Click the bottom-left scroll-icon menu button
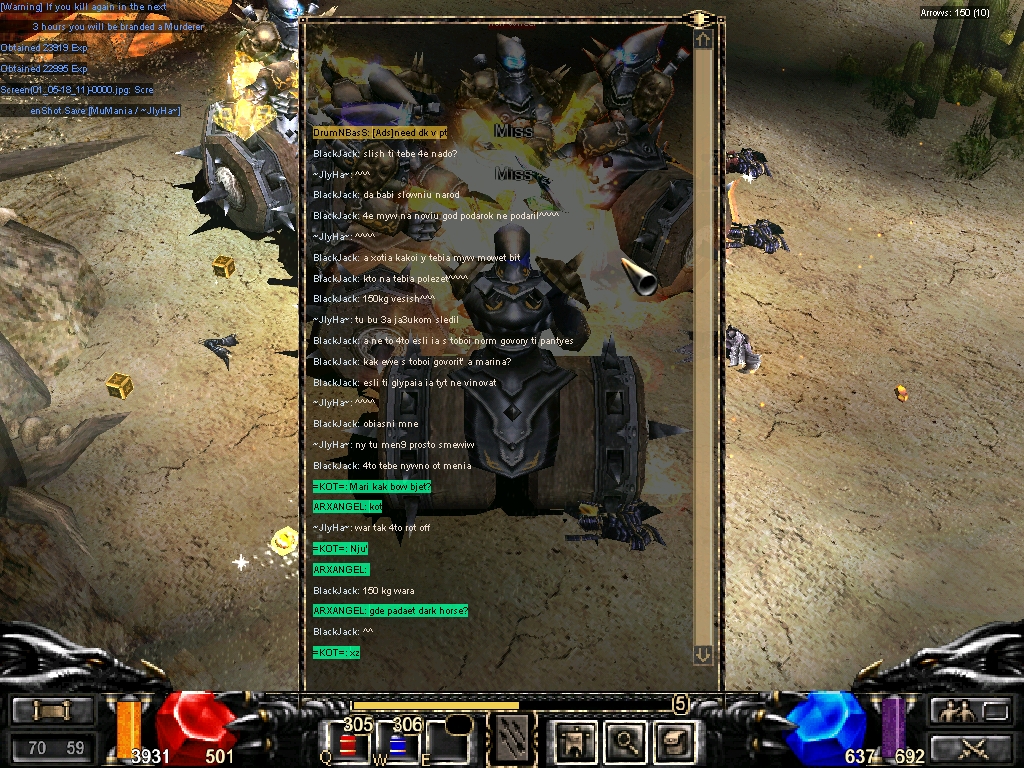 click(x=52, y=711)
